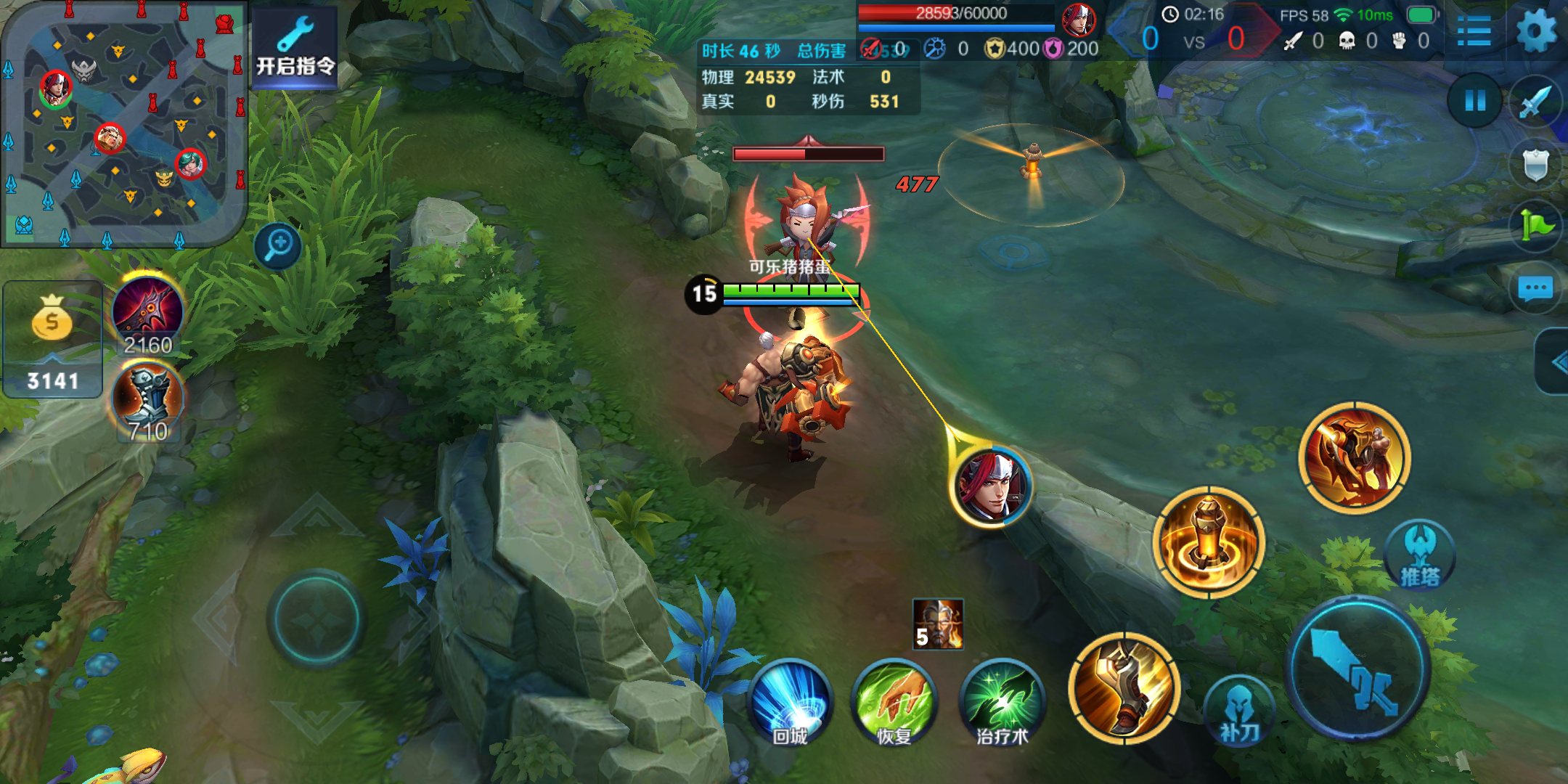
Task: Click the minimap
Action: [123, 123]
